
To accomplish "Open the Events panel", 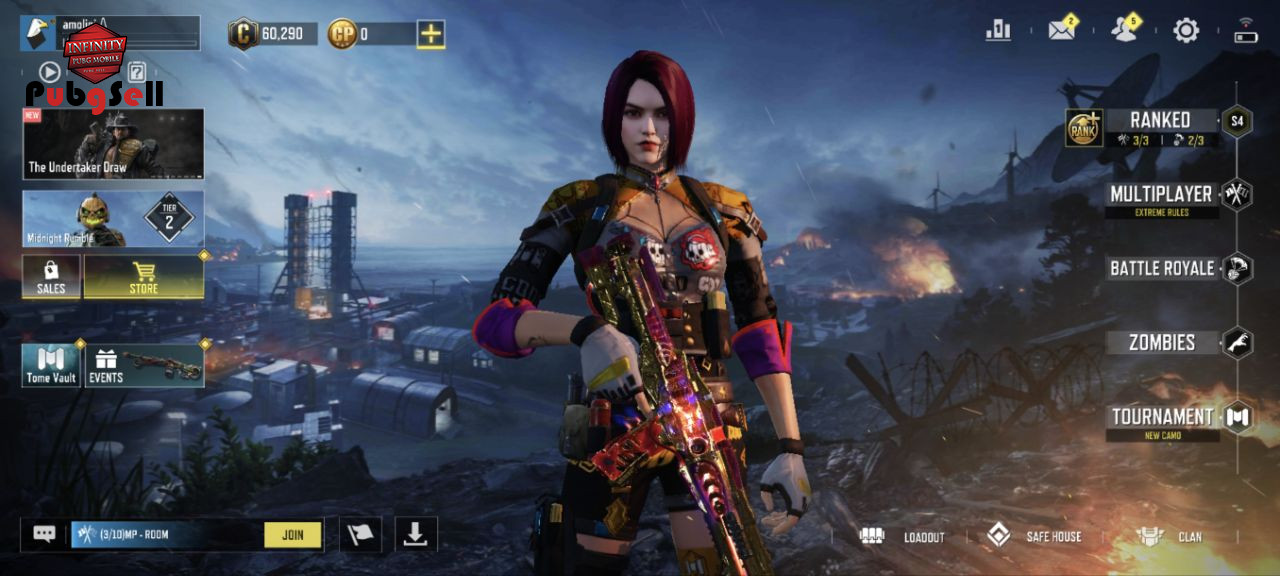I will [144, 366].
